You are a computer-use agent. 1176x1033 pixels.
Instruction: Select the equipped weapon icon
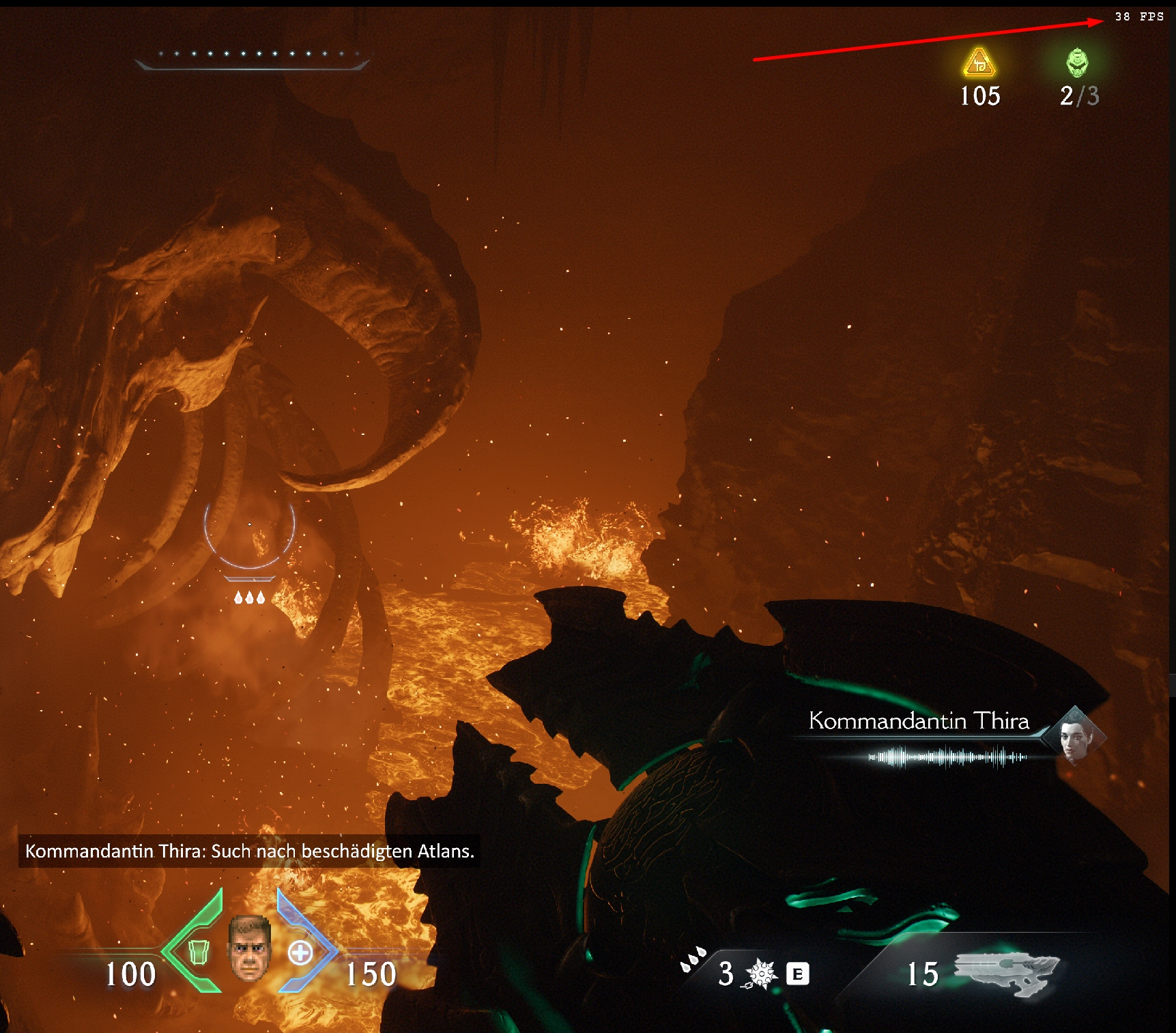coord(1006,972)
